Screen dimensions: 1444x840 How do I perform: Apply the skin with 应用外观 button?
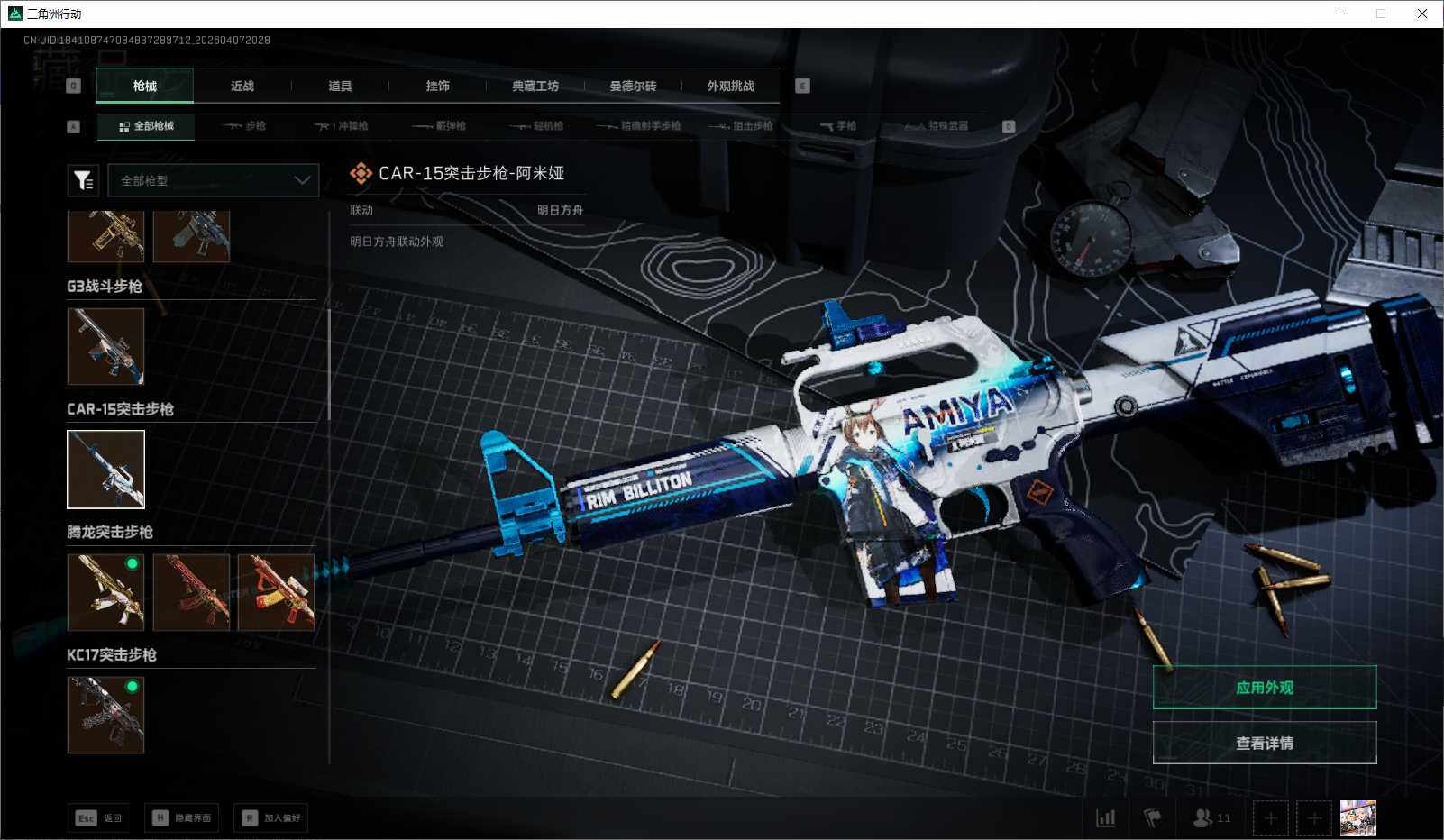(x=1264, y=688)
